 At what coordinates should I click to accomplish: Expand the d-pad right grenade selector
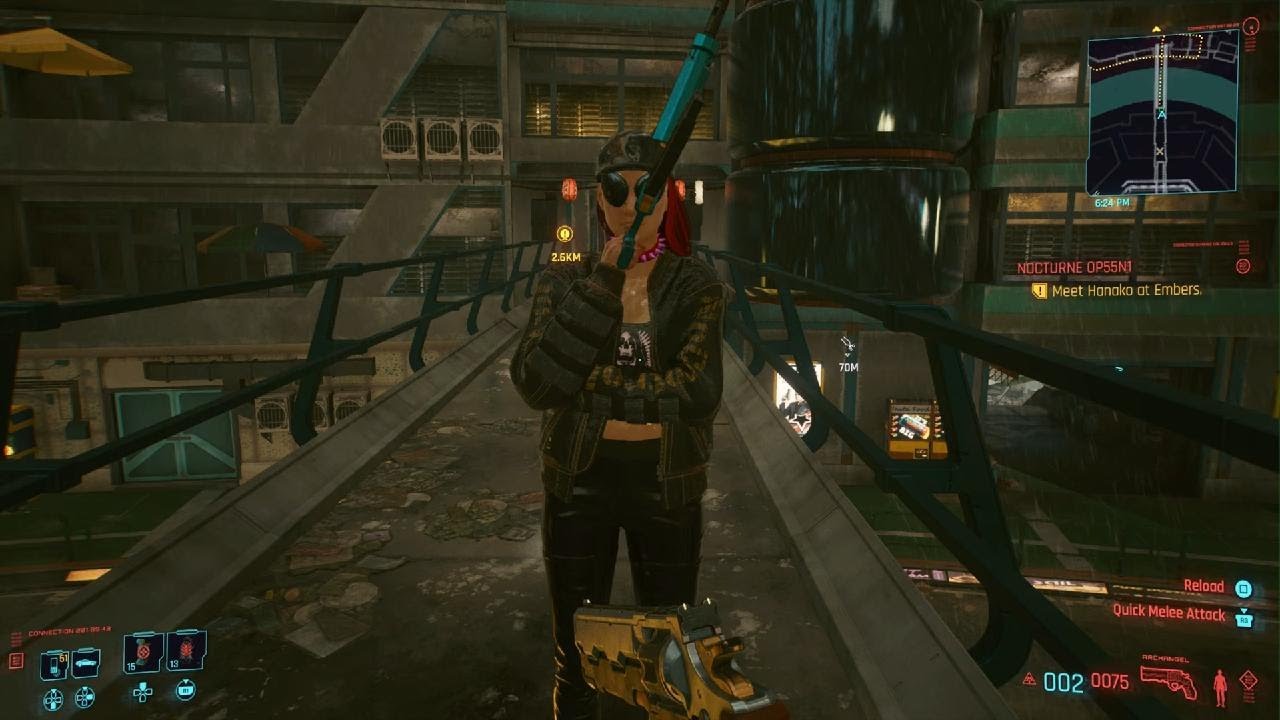[x=84, y=698]
